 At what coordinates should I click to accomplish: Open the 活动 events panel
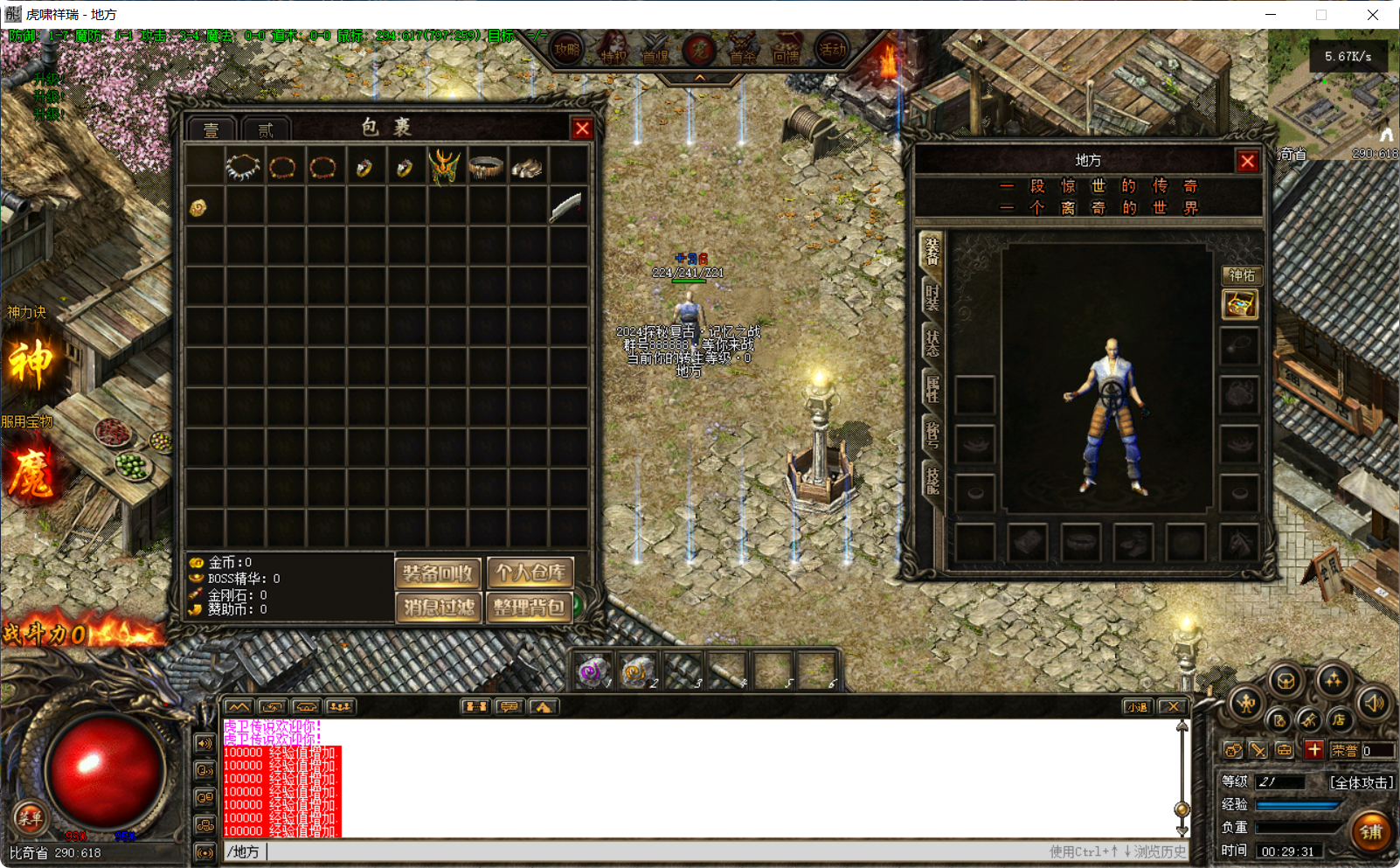coord(830,50)
